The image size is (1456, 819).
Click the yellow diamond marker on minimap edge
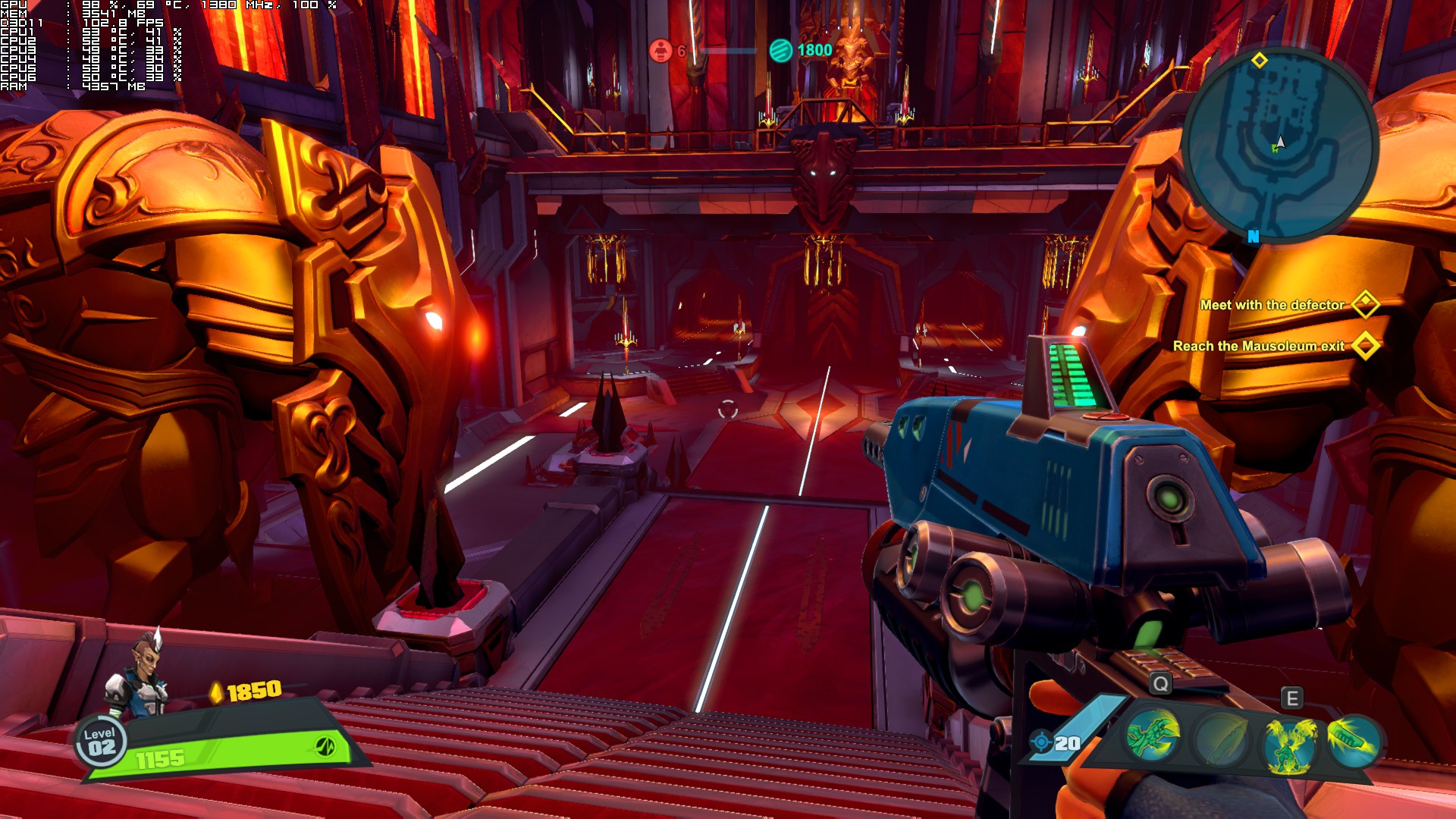1259,60
